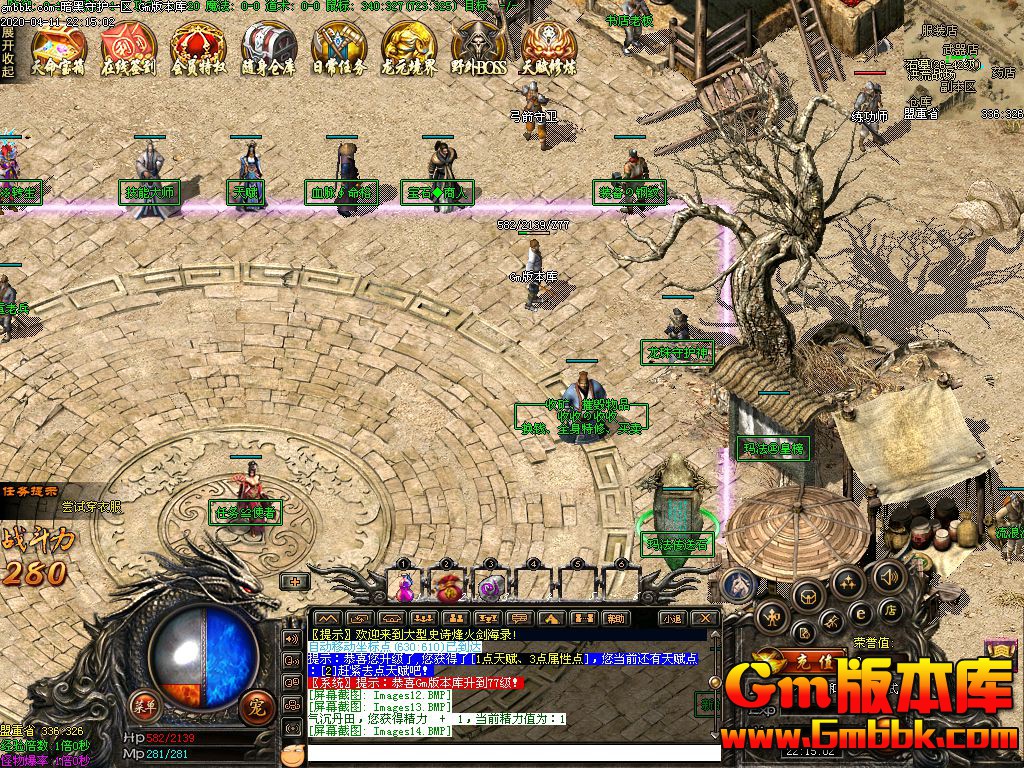The height and width of the screenshot is (768, 1024).
Task: Open the 店 shop round button
Action: (888, 608)
